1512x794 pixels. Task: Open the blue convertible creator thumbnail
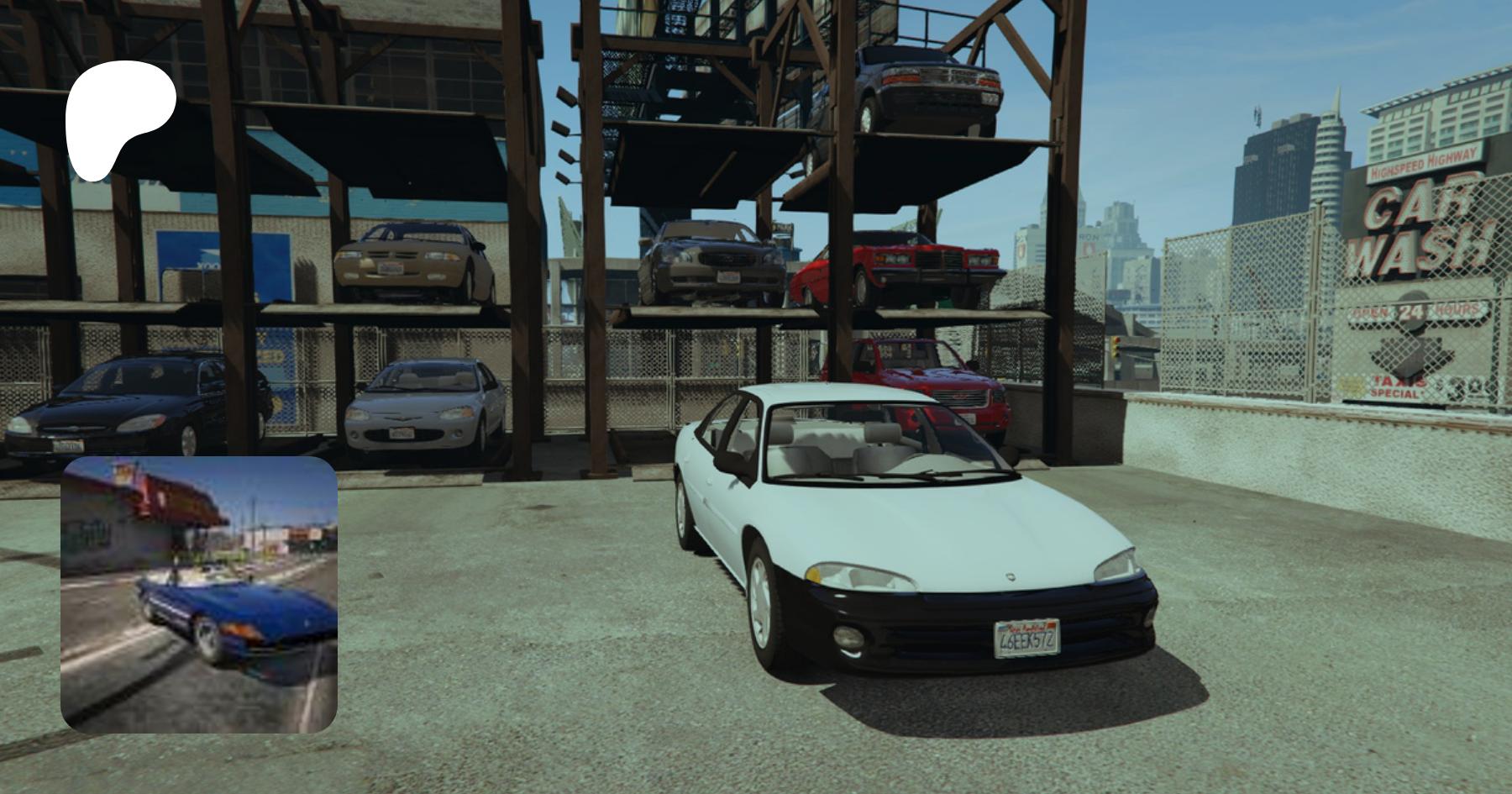click(199, 594)
